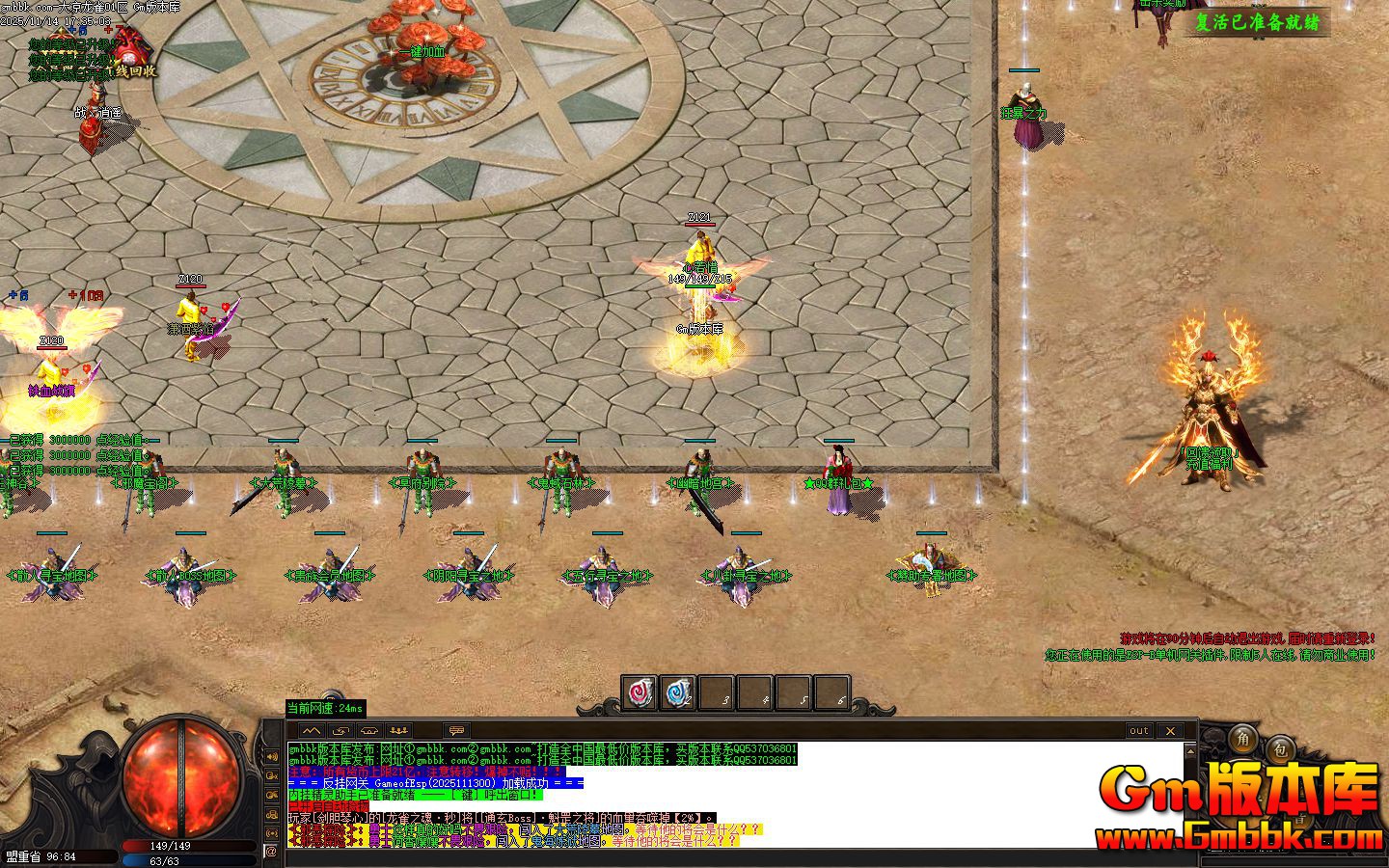Use the red swirl potion in hotbar

639,693
